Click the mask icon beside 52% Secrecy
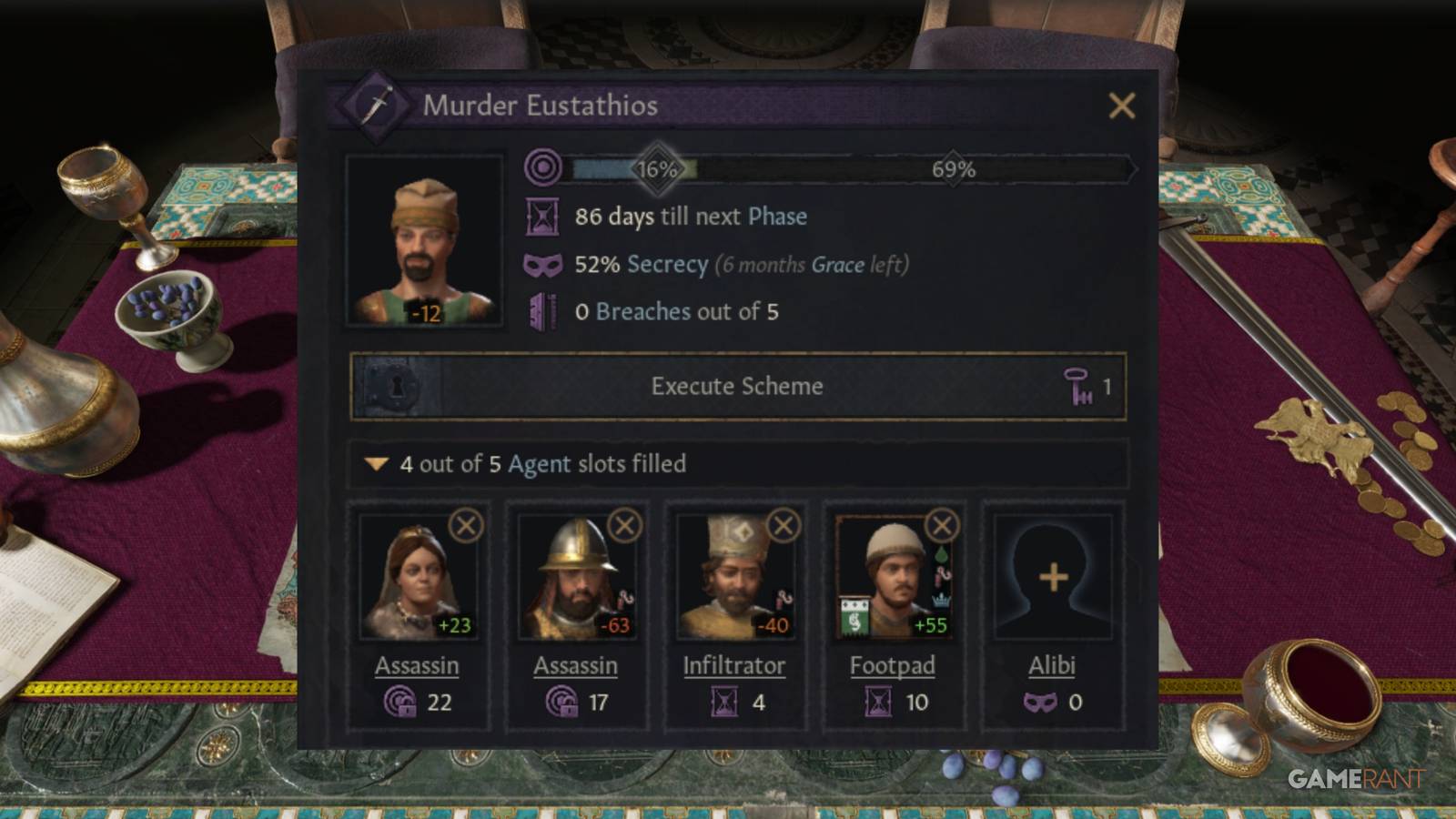The image size is (1456, 819). (544, 265)
